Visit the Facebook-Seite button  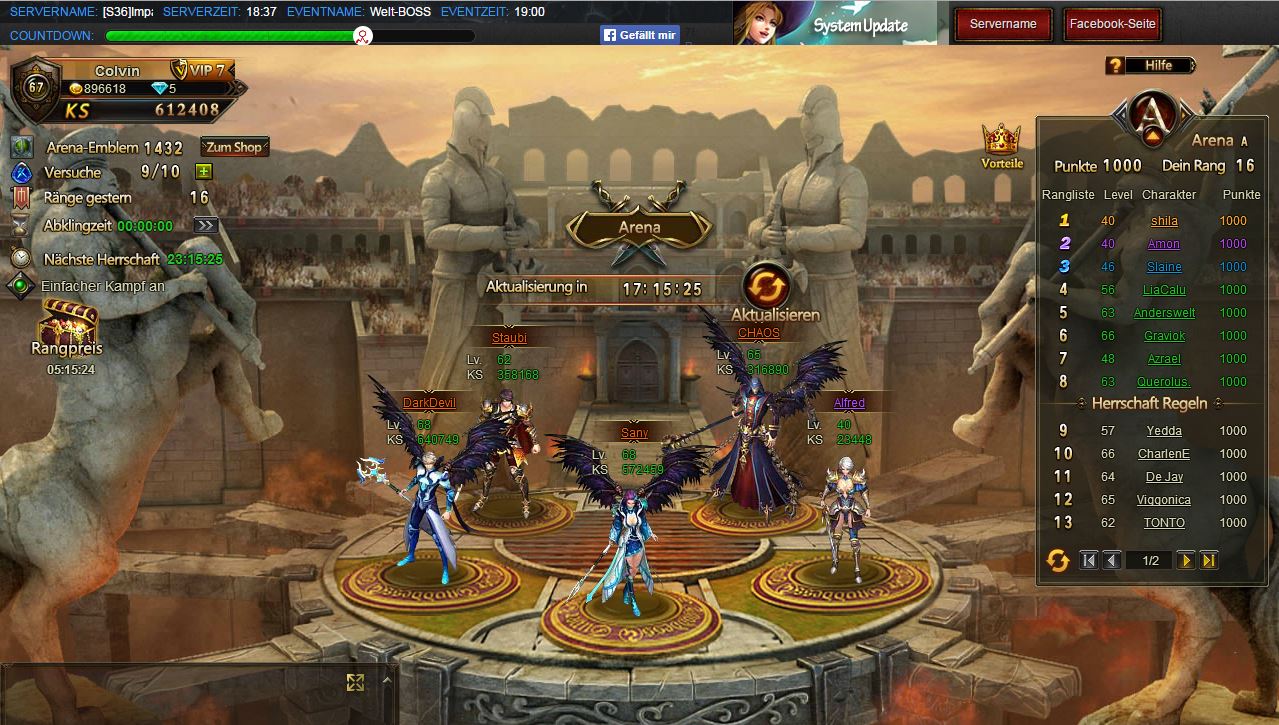point(1112,24)
